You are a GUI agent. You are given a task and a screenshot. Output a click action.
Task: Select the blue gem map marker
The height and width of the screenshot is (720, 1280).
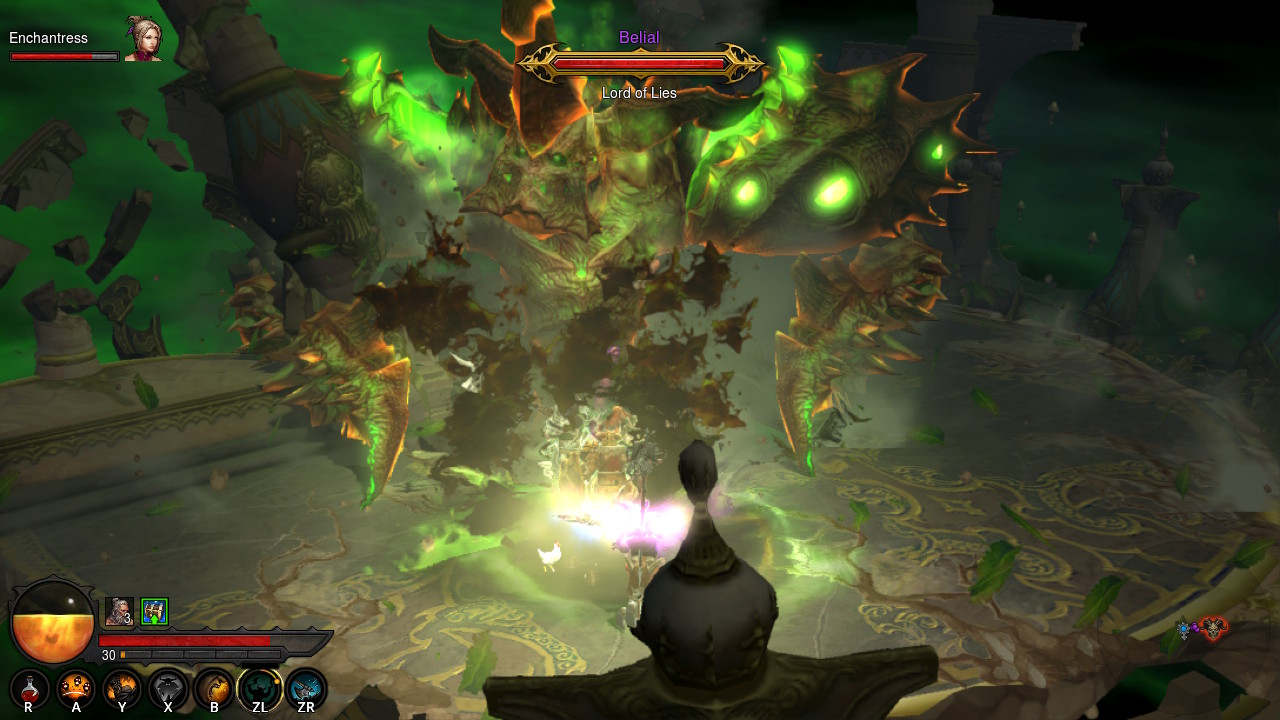point(1184,628)
